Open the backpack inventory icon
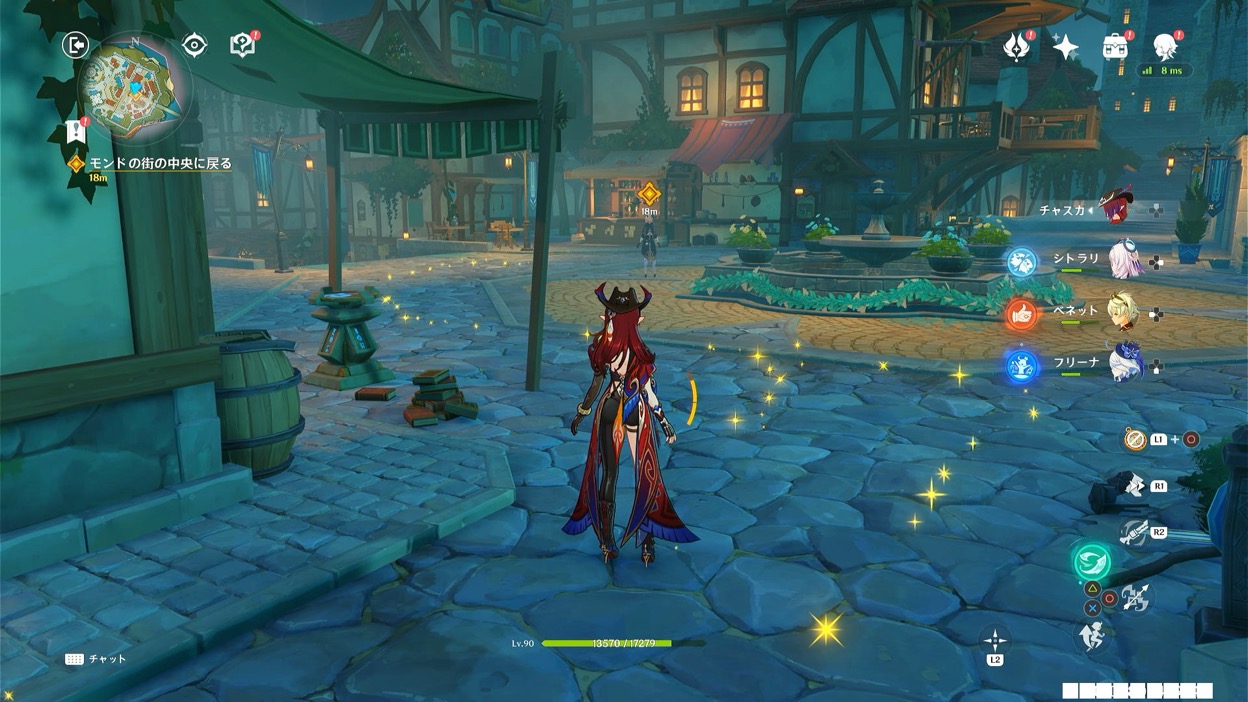1248x702 pixels. [x=1115, y=47]
